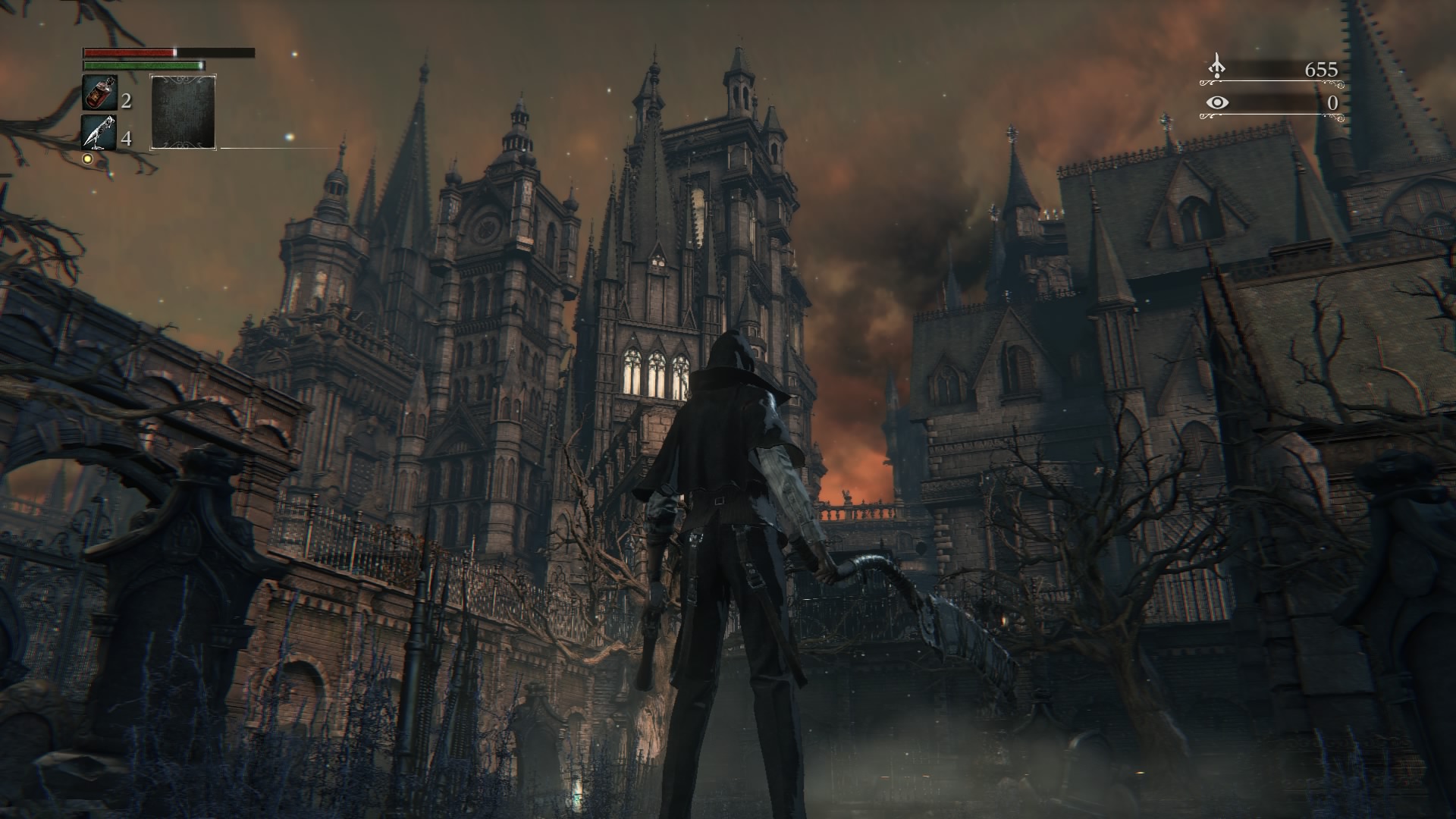The image size is (1456, 819).
Task: Click the empty hunter tool slot frame
Action: pos(182,110)
